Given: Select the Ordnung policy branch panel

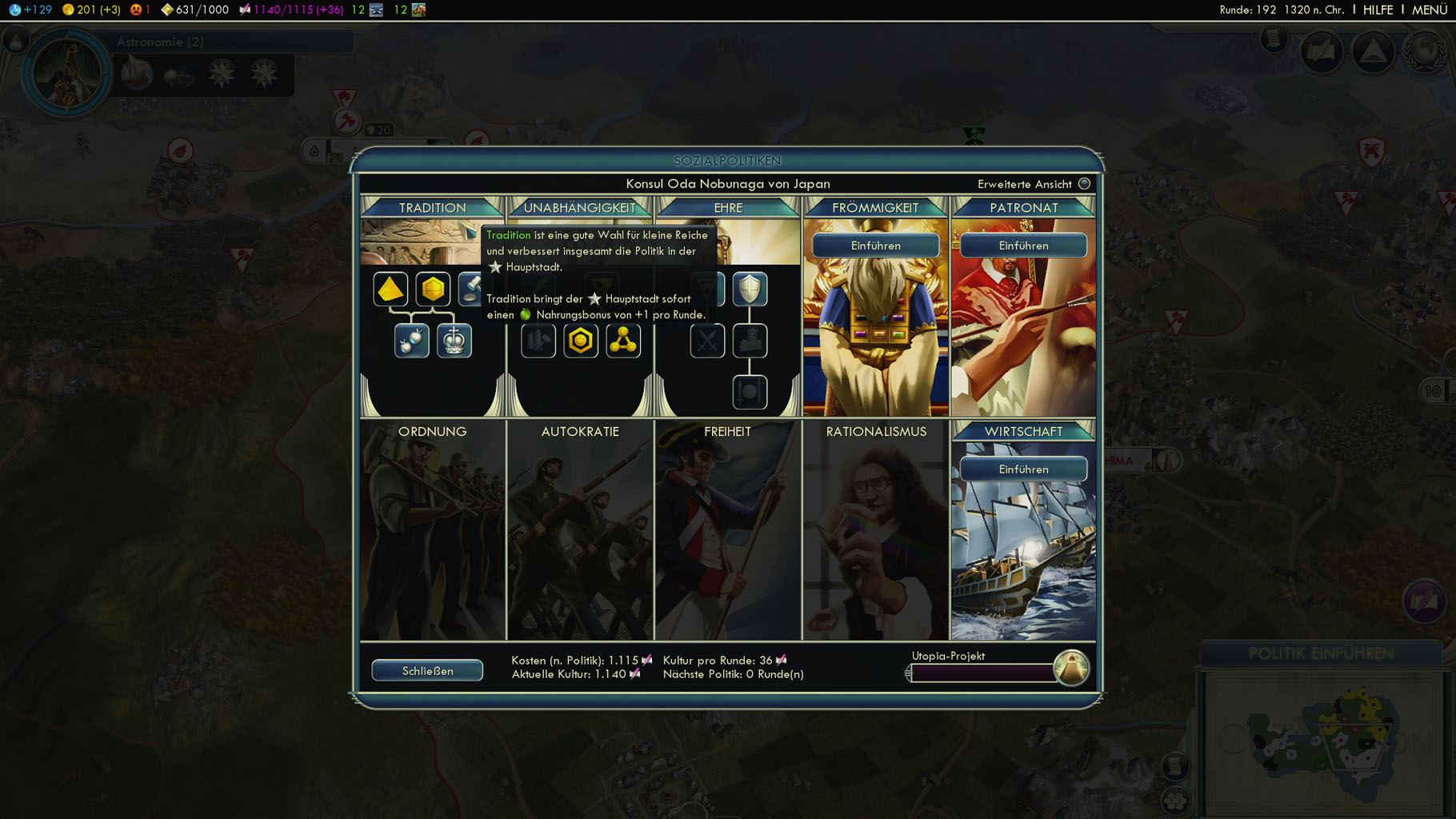Looking at the screenshot, I should pyautogui.click(x=432, y=528).
